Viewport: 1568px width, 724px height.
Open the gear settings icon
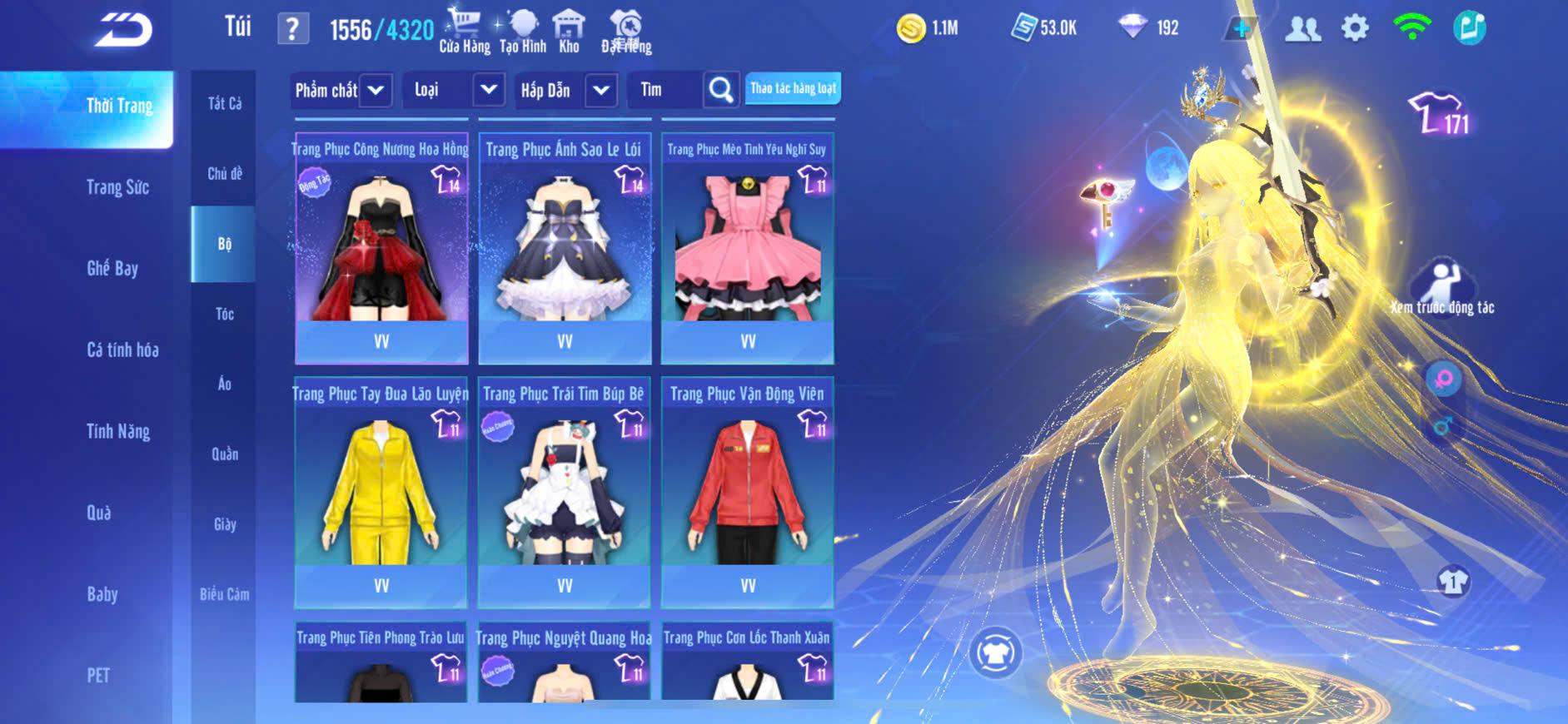tap(1355, 28)
